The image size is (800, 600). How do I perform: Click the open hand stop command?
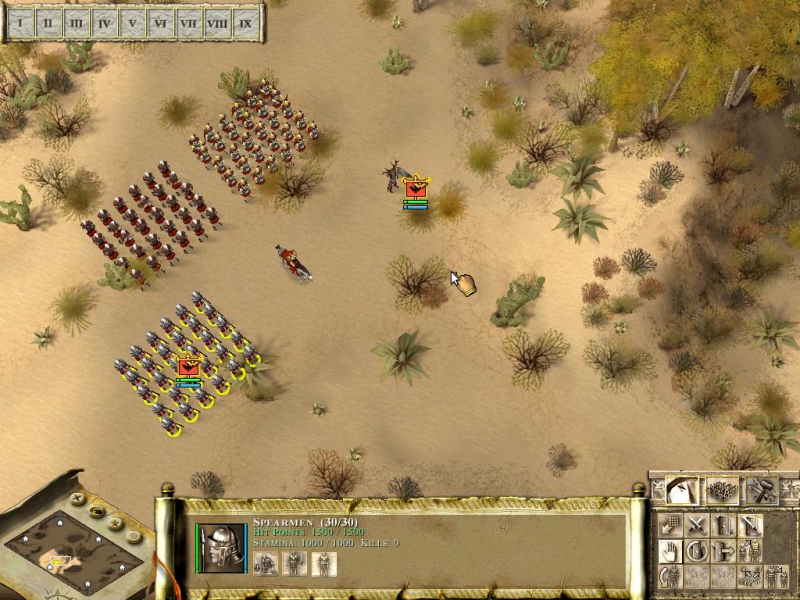[x=671, y=551]
